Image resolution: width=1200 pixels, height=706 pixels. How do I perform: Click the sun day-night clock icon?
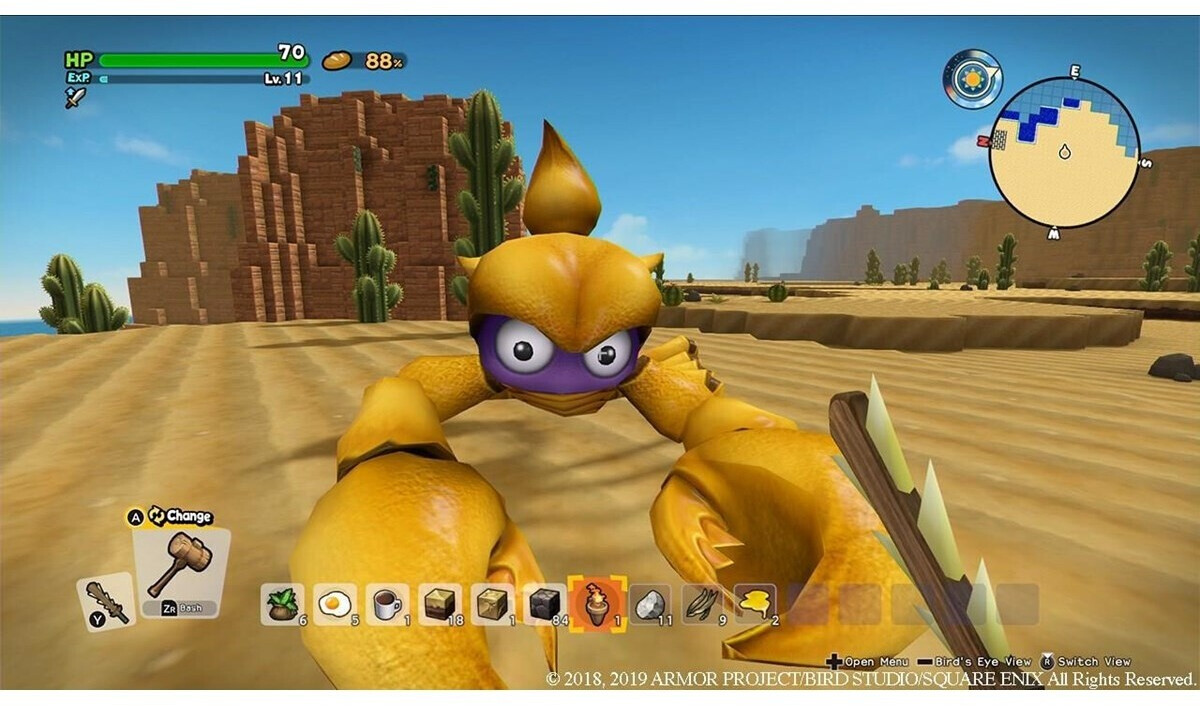(971, 79)
